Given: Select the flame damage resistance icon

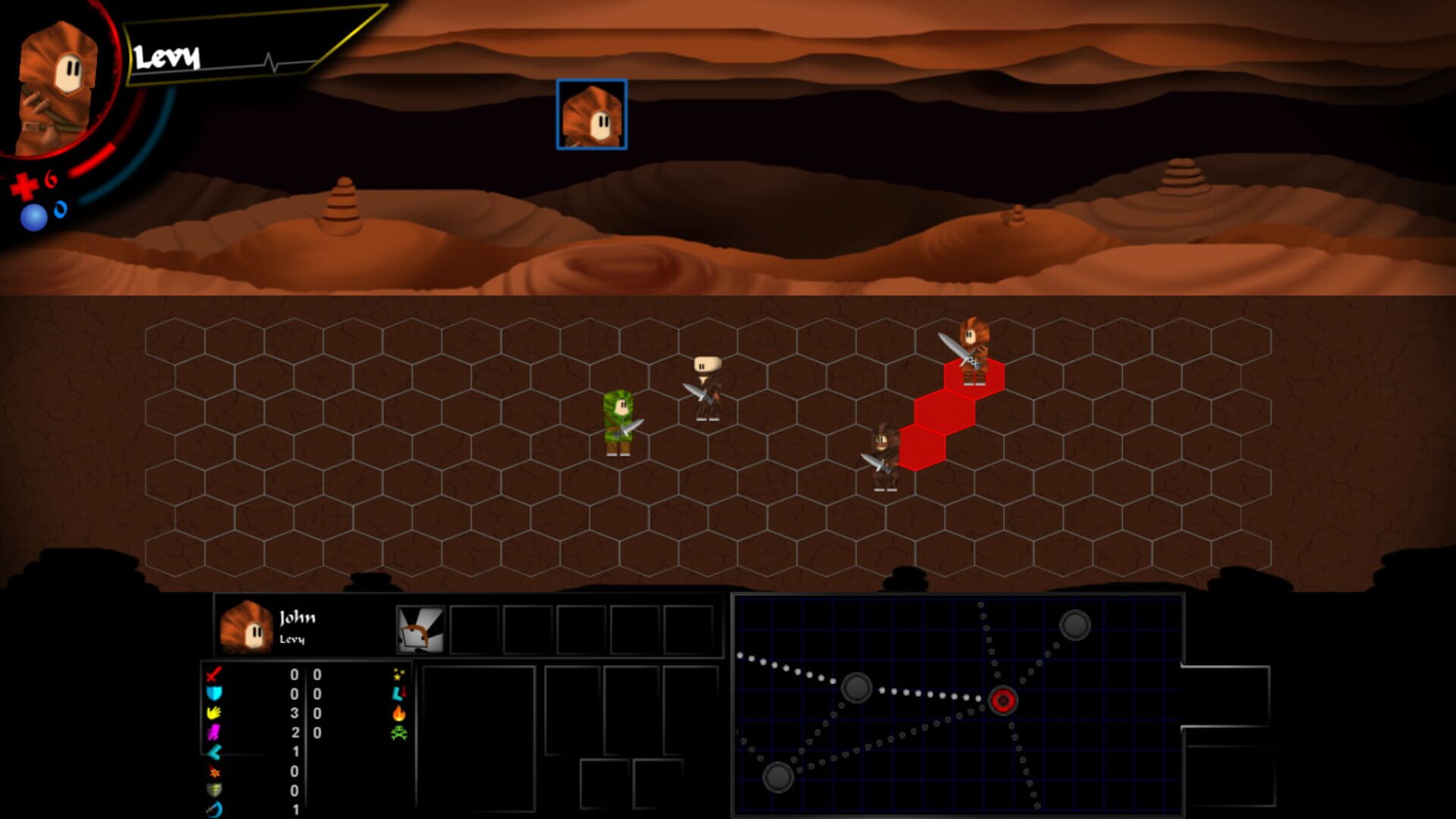Looking at the screenshot, I should (x=400, y=714).
